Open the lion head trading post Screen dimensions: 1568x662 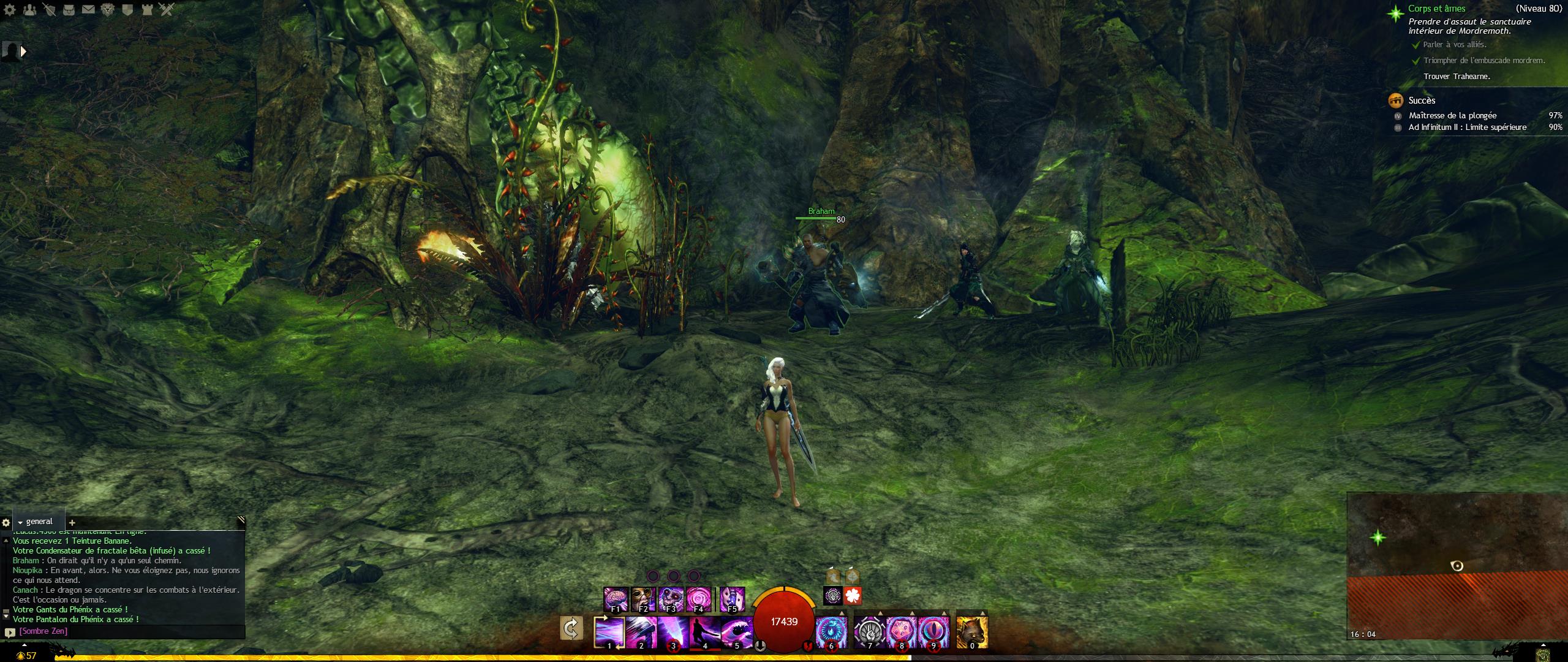click(108, 10)
